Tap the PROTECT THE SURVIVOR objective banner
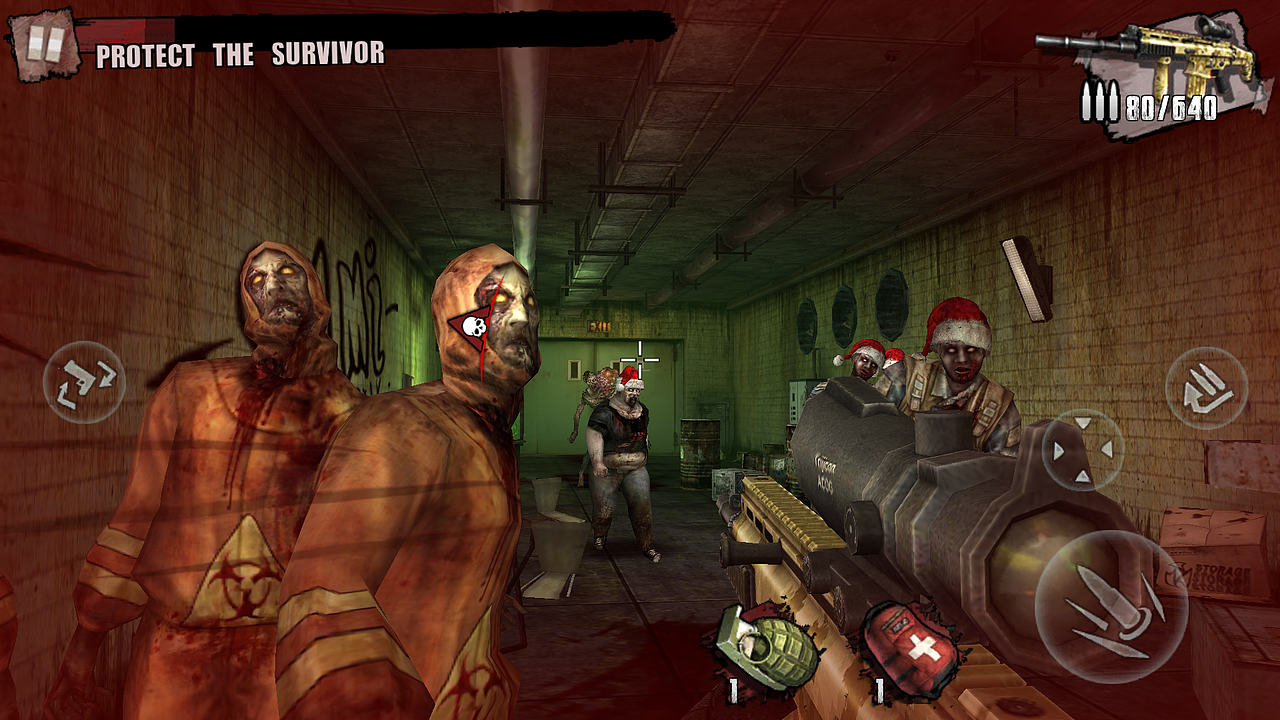The image size is (1280, 720). tap(242, 54)
